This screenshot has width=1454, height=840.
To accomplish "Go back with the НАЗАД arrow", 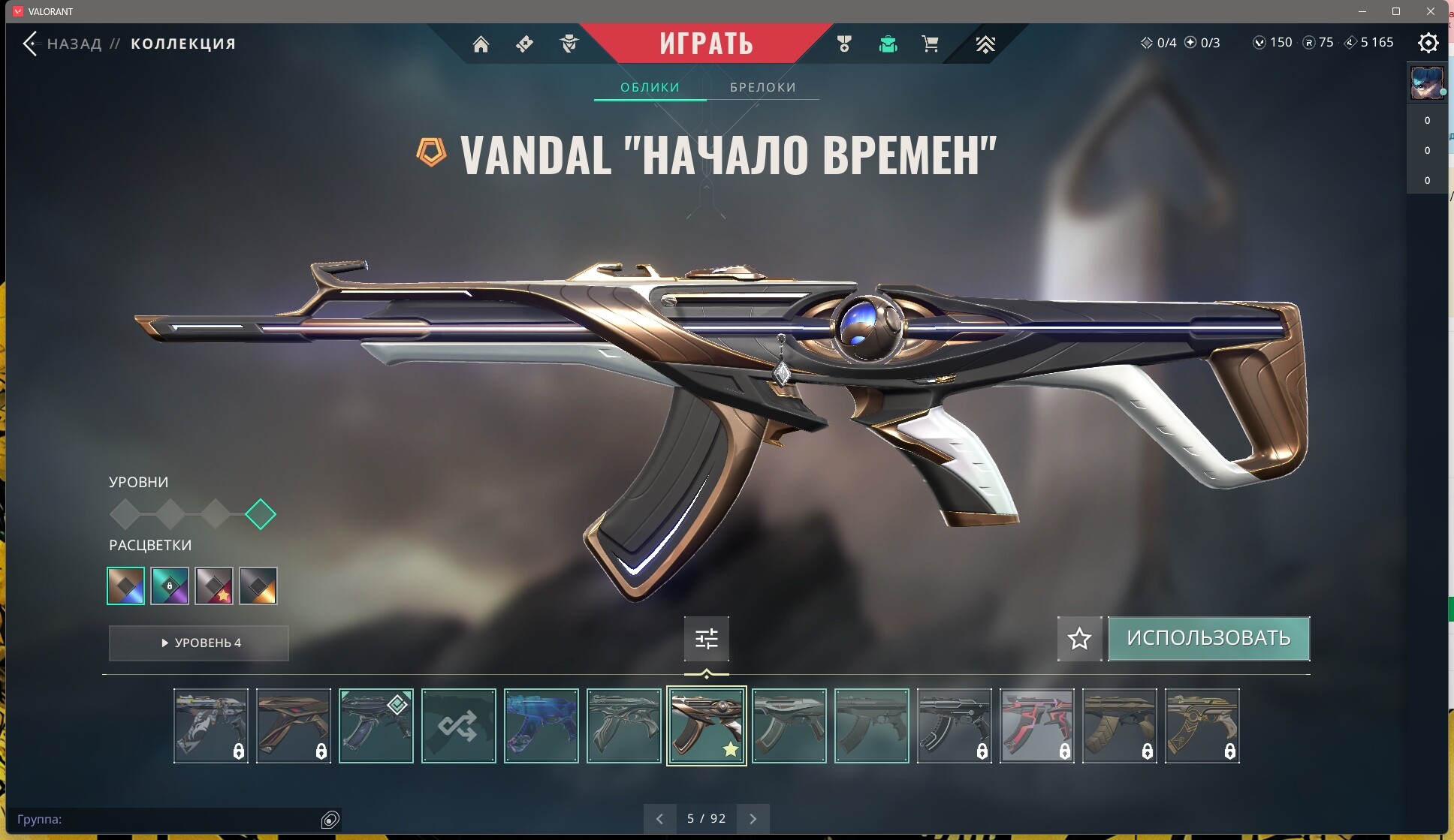I will pos(30,44).
